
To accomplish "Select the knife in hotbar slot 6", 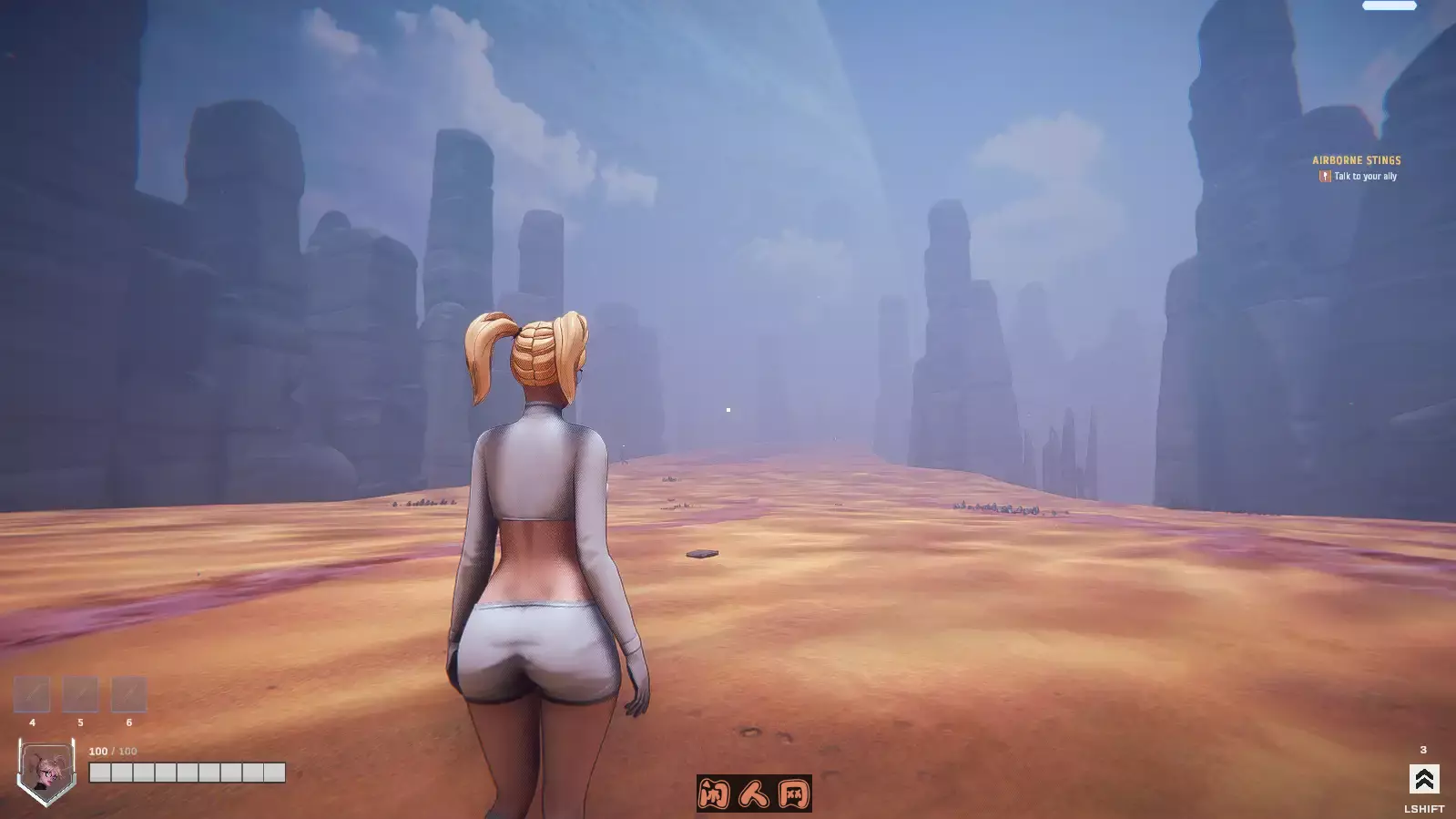I will coord(129,694).
